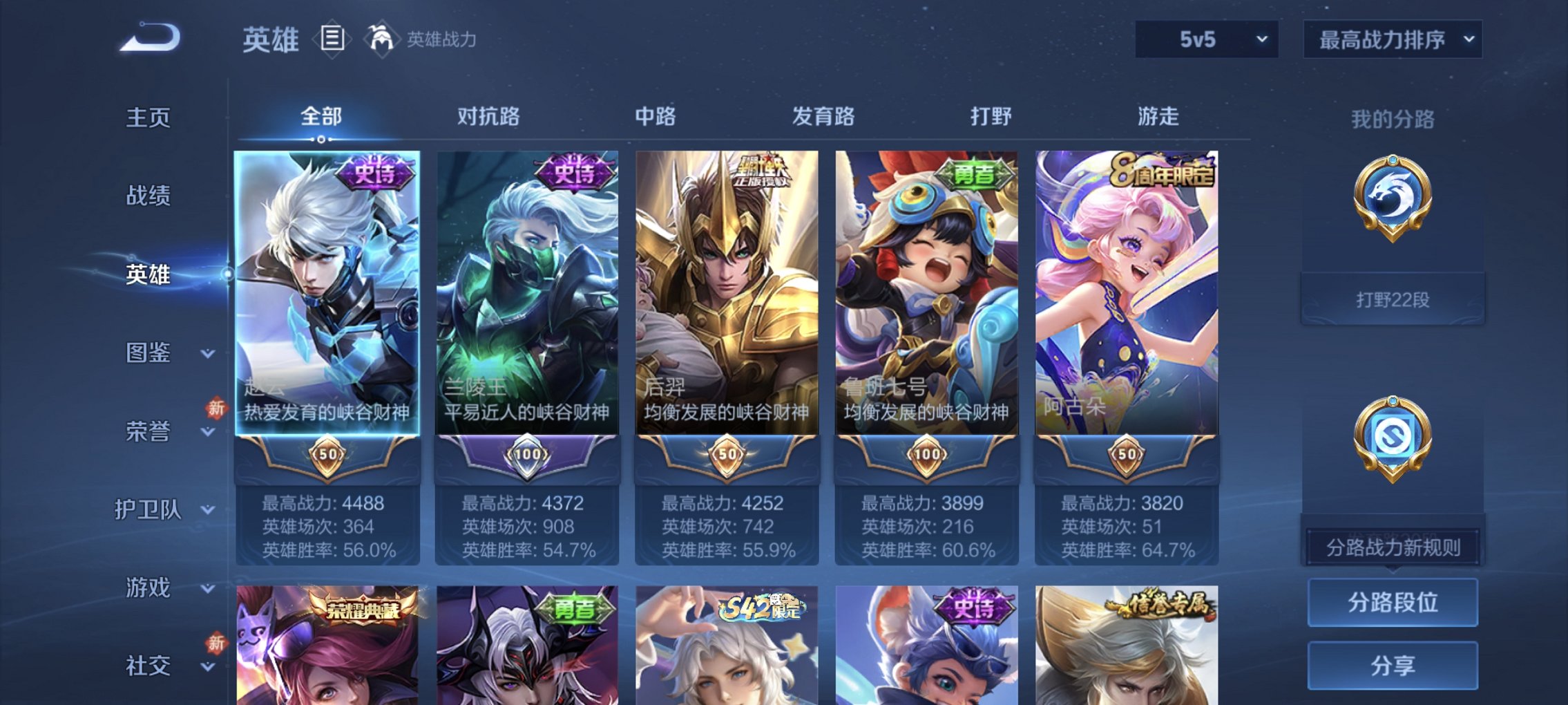
Task: Open the 5v5 mode dropdown
Action: [x=1205, y=39]
